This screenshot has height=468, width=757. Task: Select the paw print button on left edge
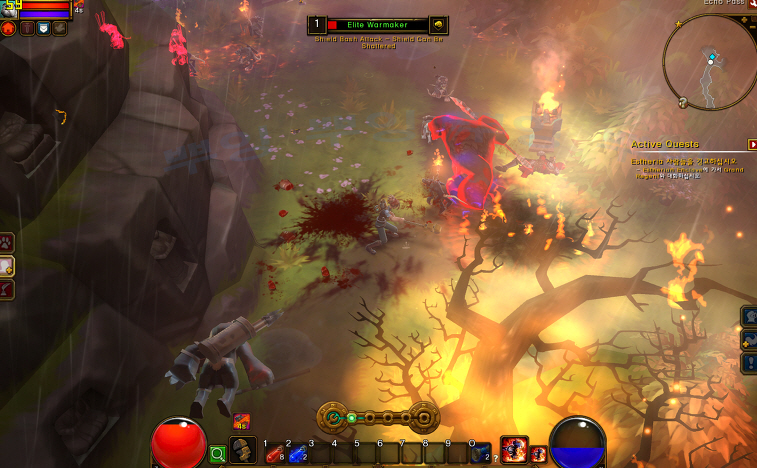6,241
